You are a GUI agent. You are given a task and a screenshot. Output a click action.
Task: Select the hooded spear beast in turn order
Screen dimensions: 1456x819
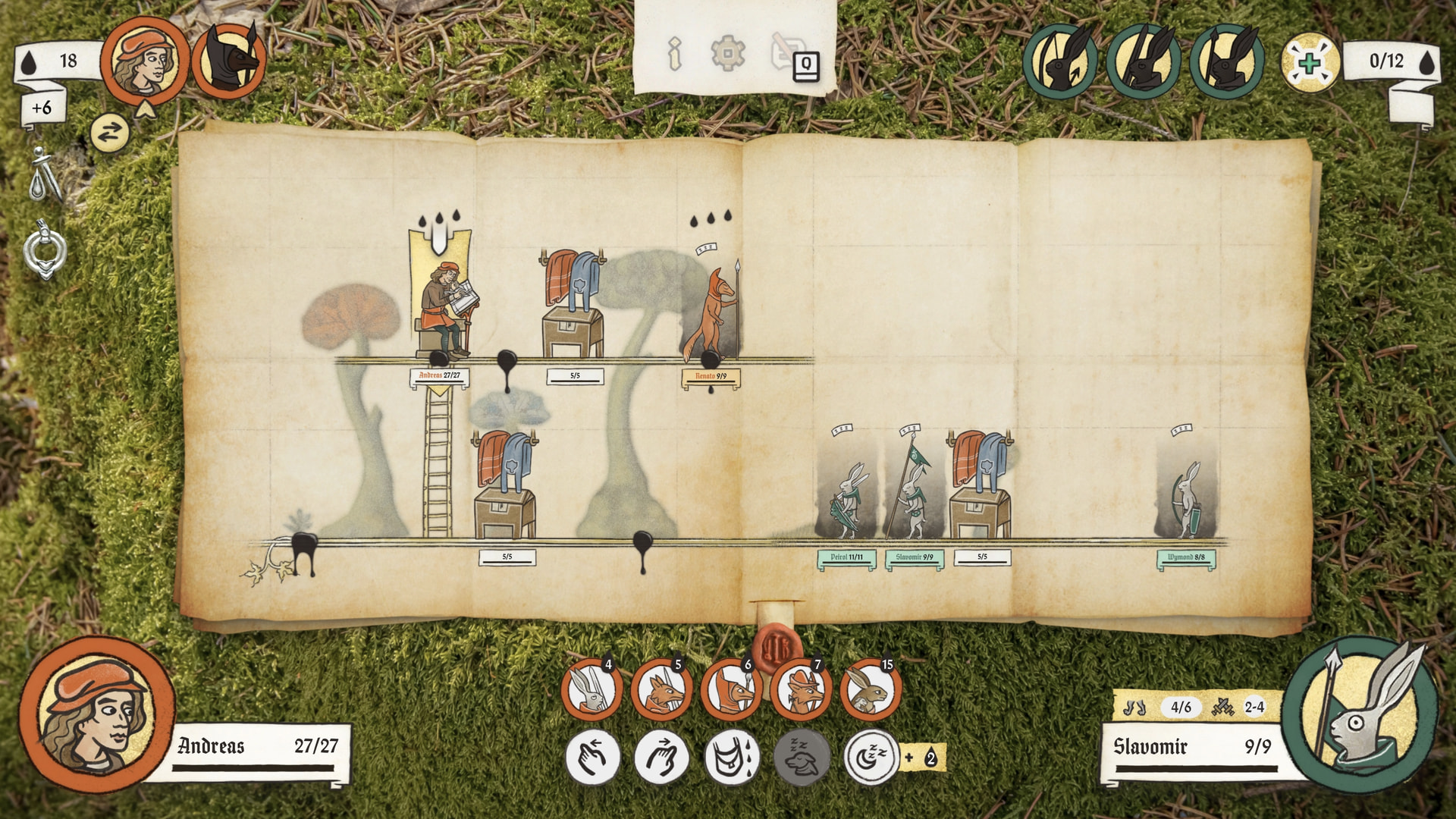[x=229, y=61]
